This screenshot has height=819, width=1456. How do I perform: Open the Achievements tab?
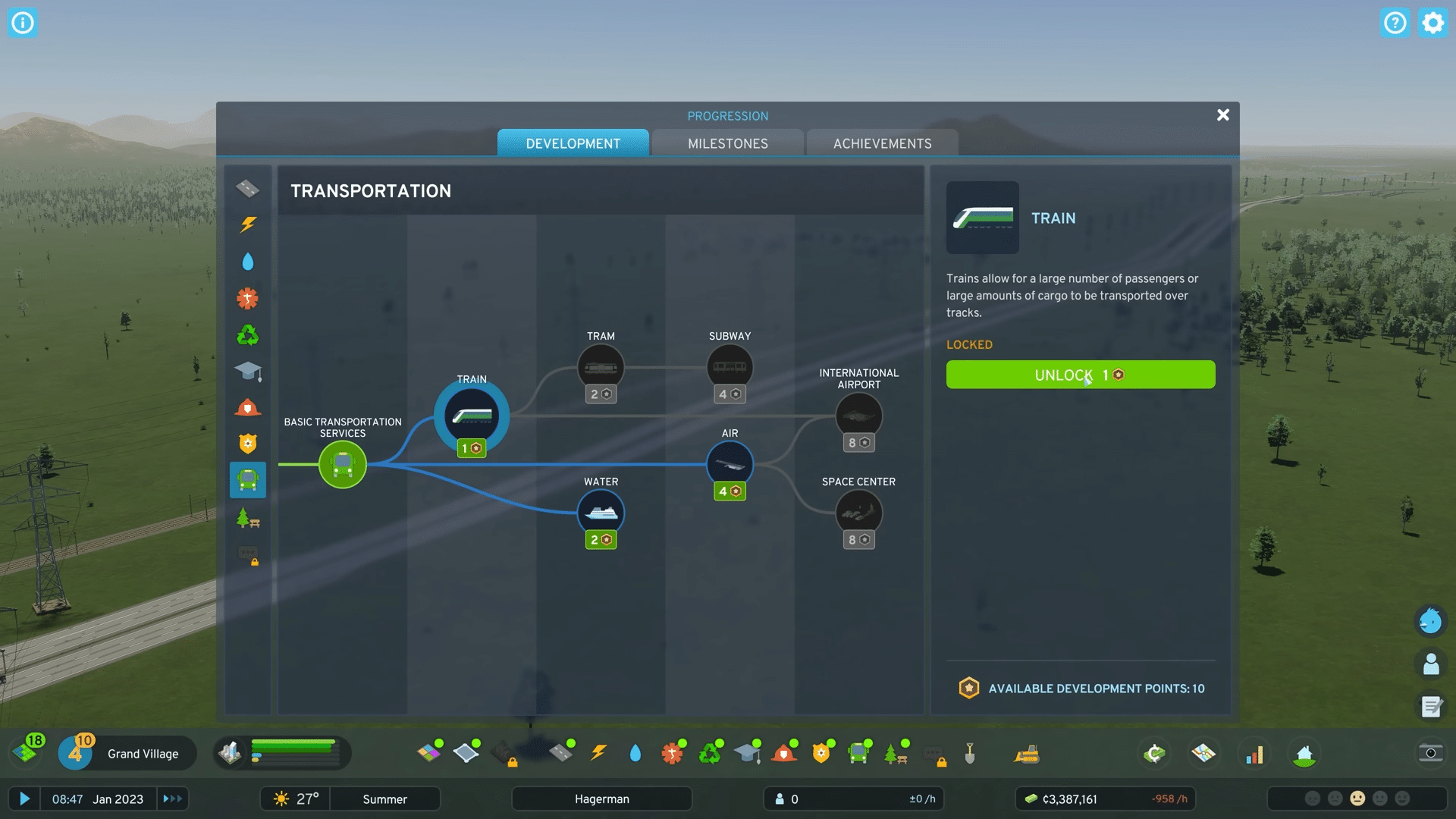882,143
